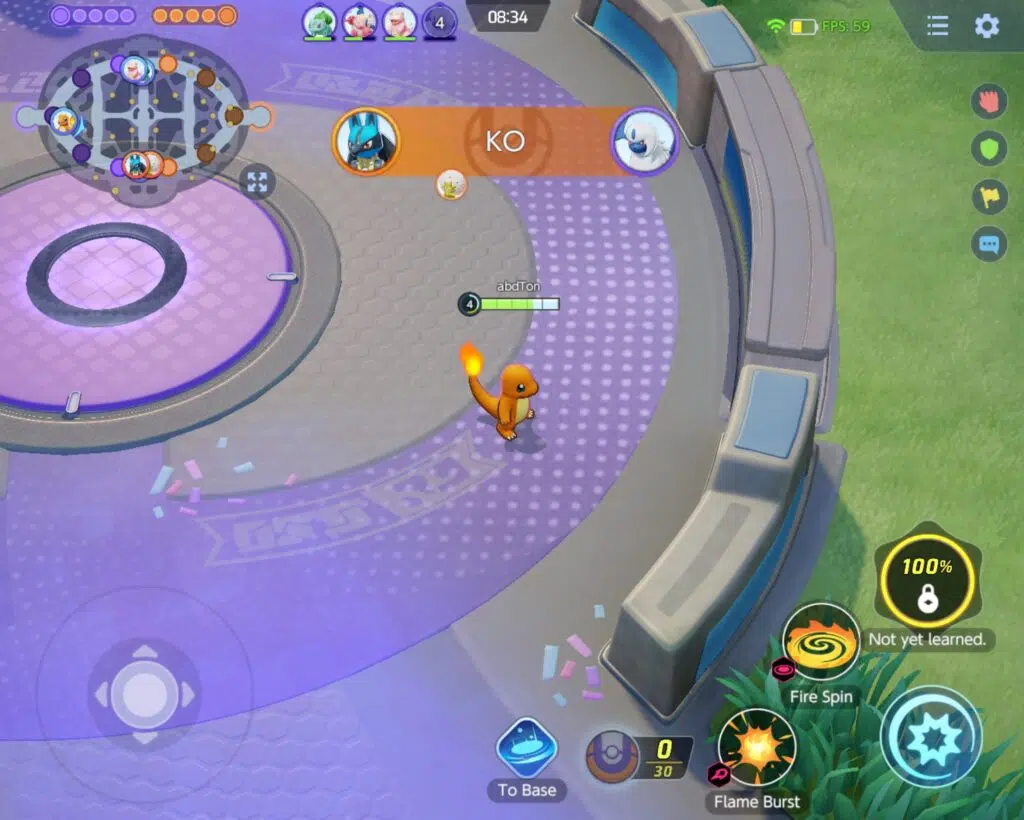Return using the To Base button
The image size is (1024, 820).
(527, 750)
